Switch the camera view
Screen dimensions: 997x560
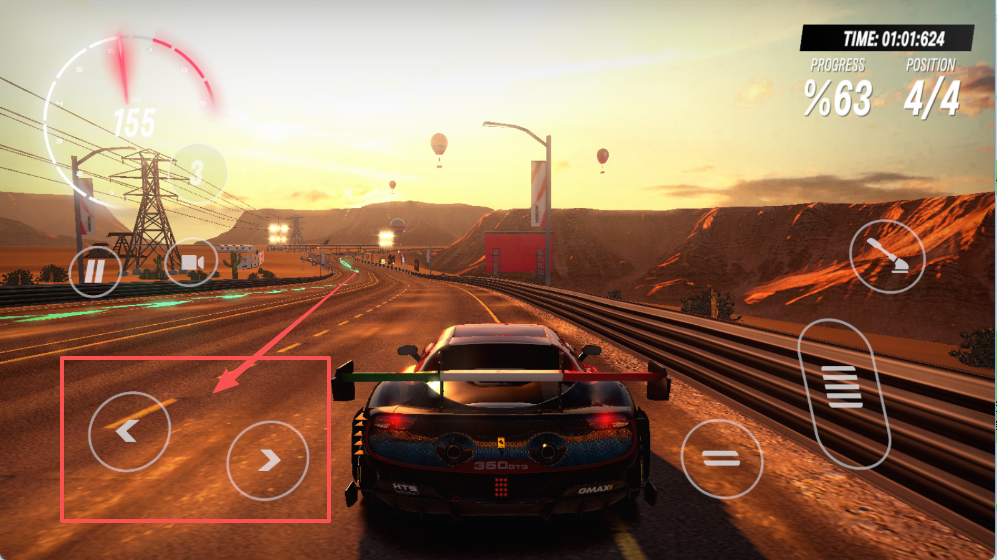pyautogui.click(x=191, y=262)
